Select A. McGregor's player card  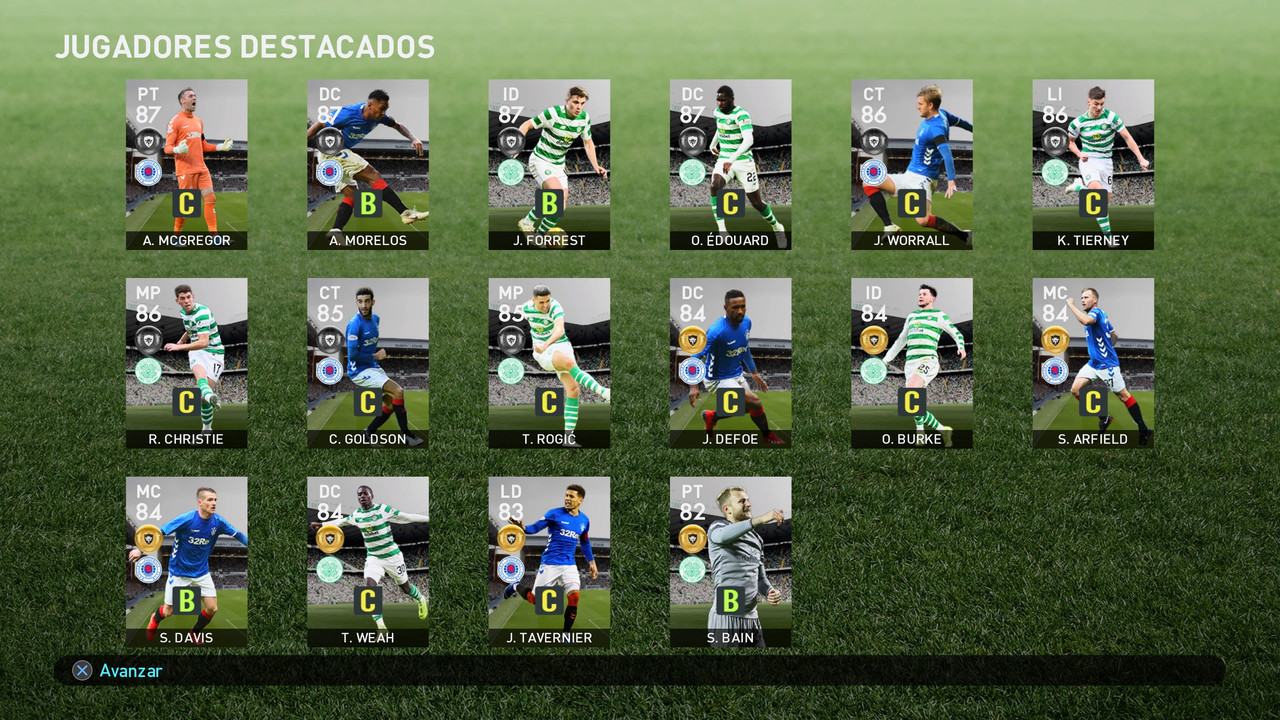coord(187,163)
